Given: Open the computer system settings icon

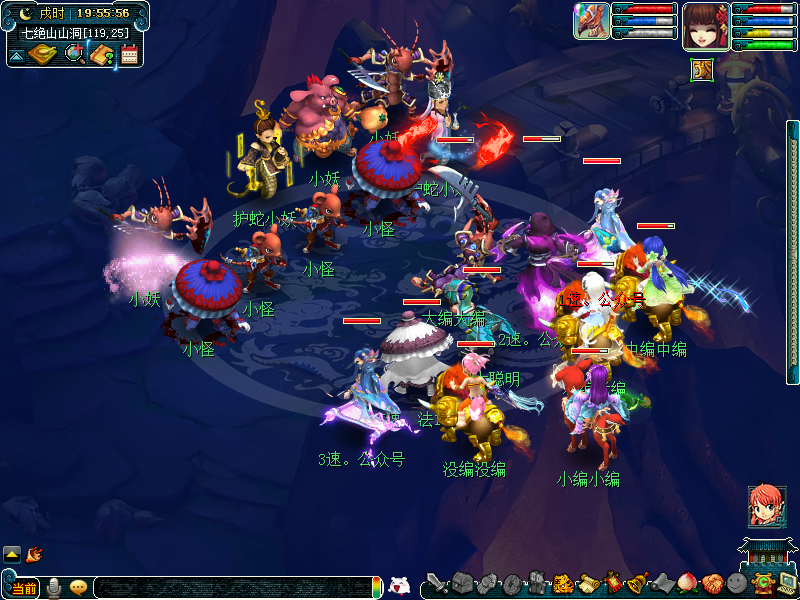Looking at the screenshot, I should [787, 584].
